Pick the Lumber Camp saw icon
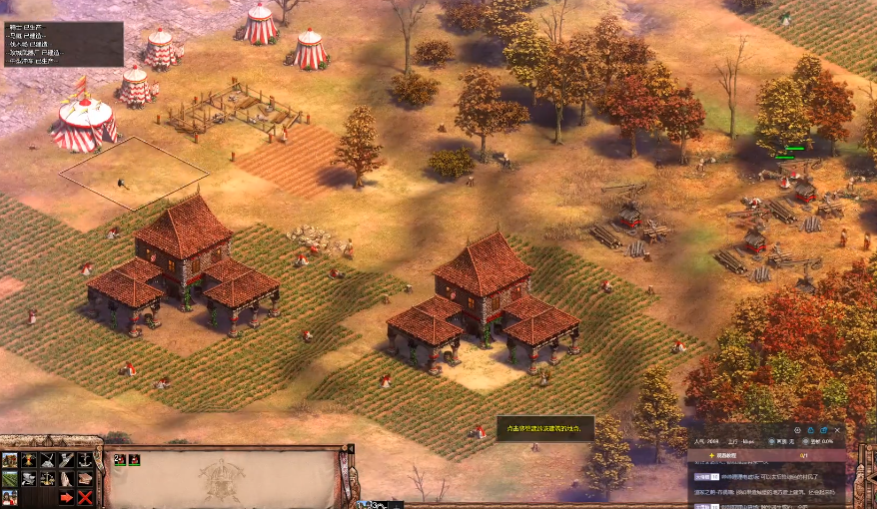Image resolution: width=877 pixels, height=509 pixels. (67, 460)
